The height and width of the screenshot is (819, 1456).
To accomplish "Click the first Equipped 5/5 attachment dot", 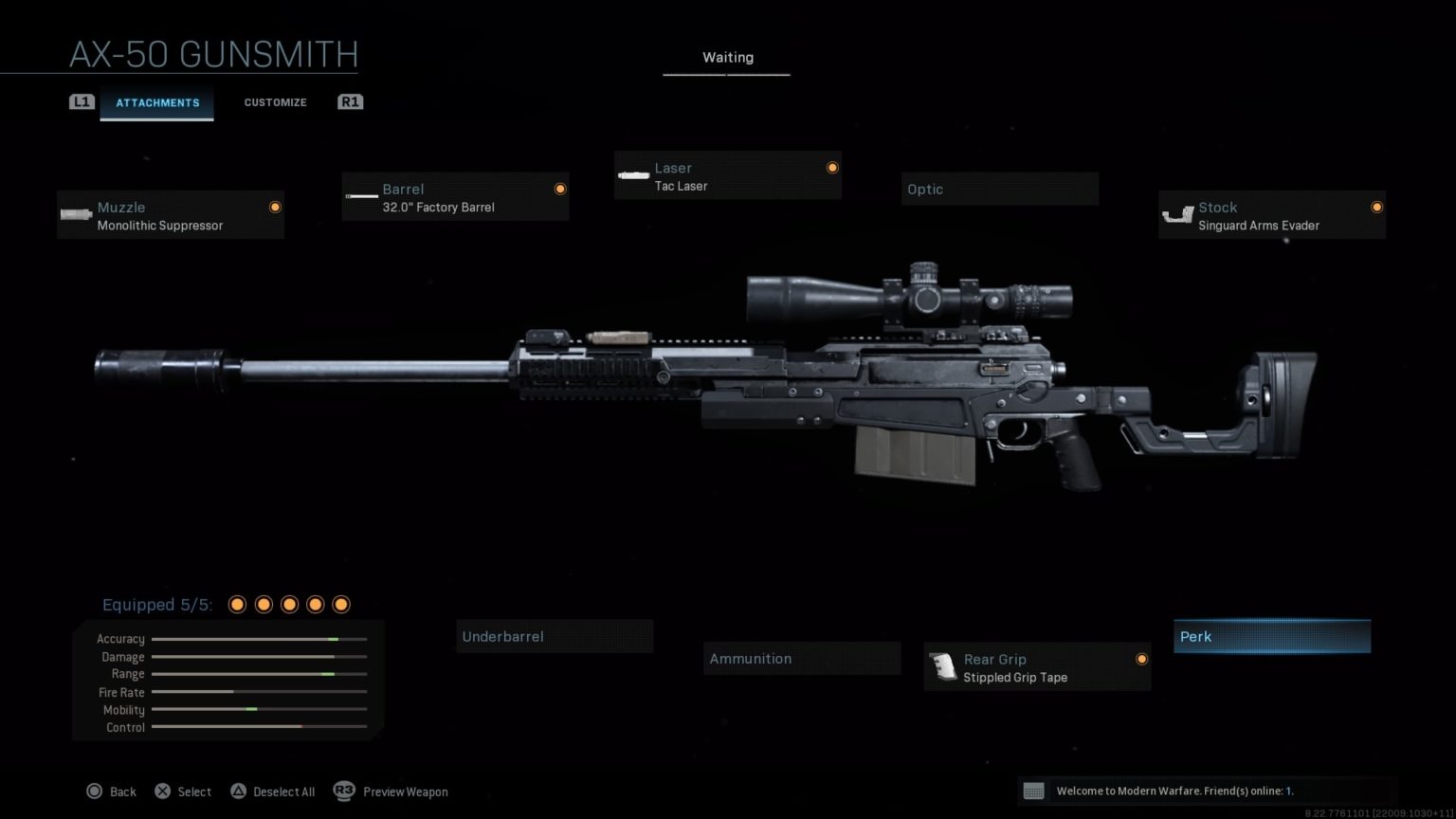I will click(x=236, y=604).
